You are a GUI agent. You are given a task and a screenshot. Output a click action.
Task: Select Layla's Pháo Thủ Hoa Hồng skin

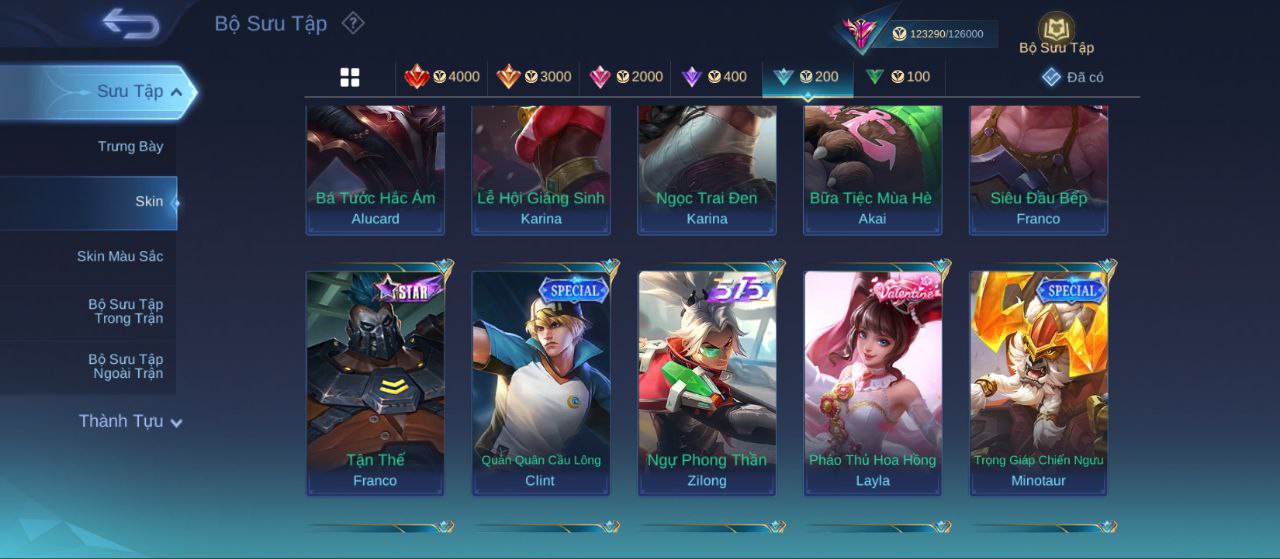[873, 382]
